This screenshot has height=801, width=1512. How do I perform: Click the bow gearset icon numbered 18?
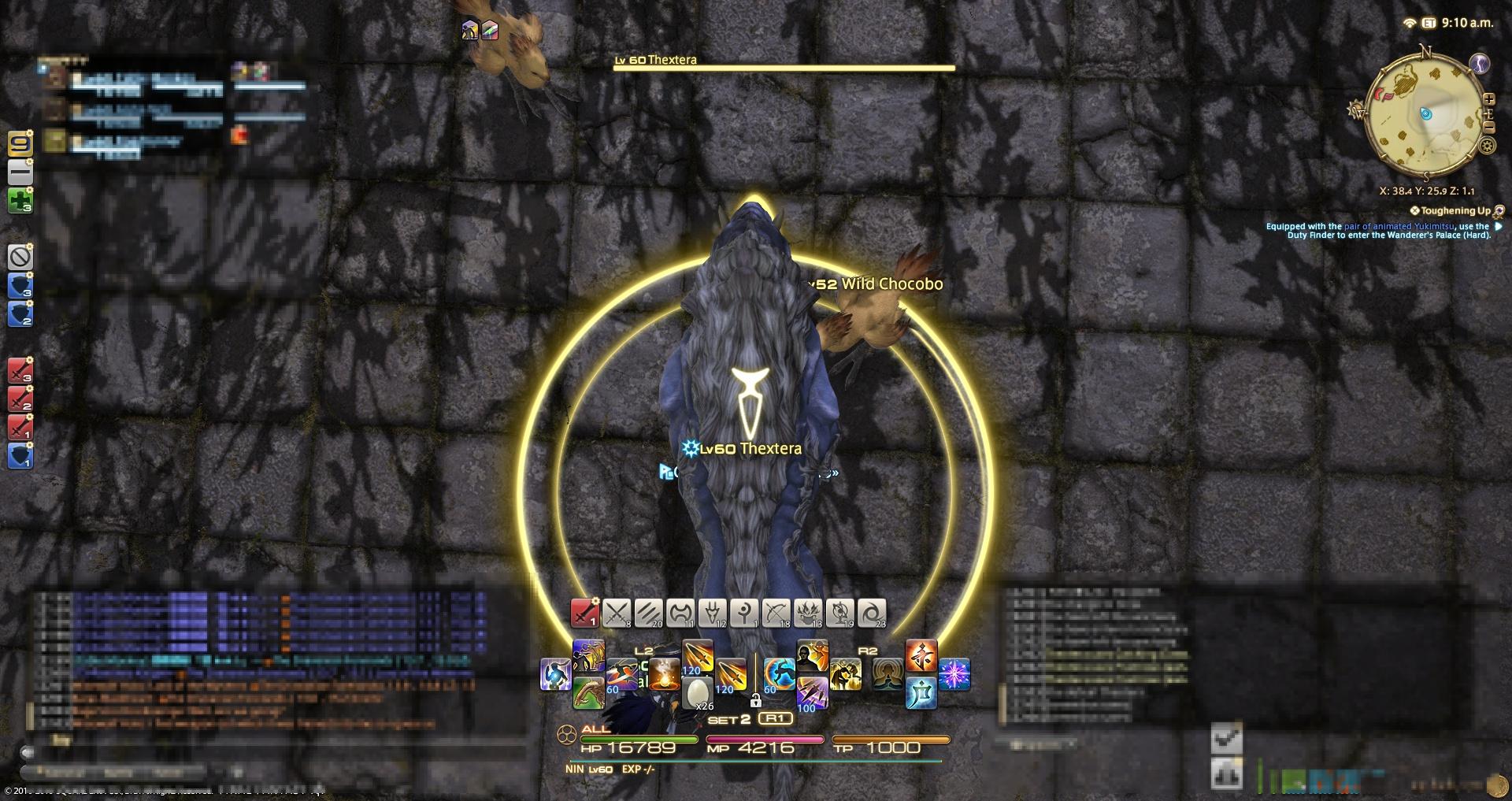coord(777,613)
